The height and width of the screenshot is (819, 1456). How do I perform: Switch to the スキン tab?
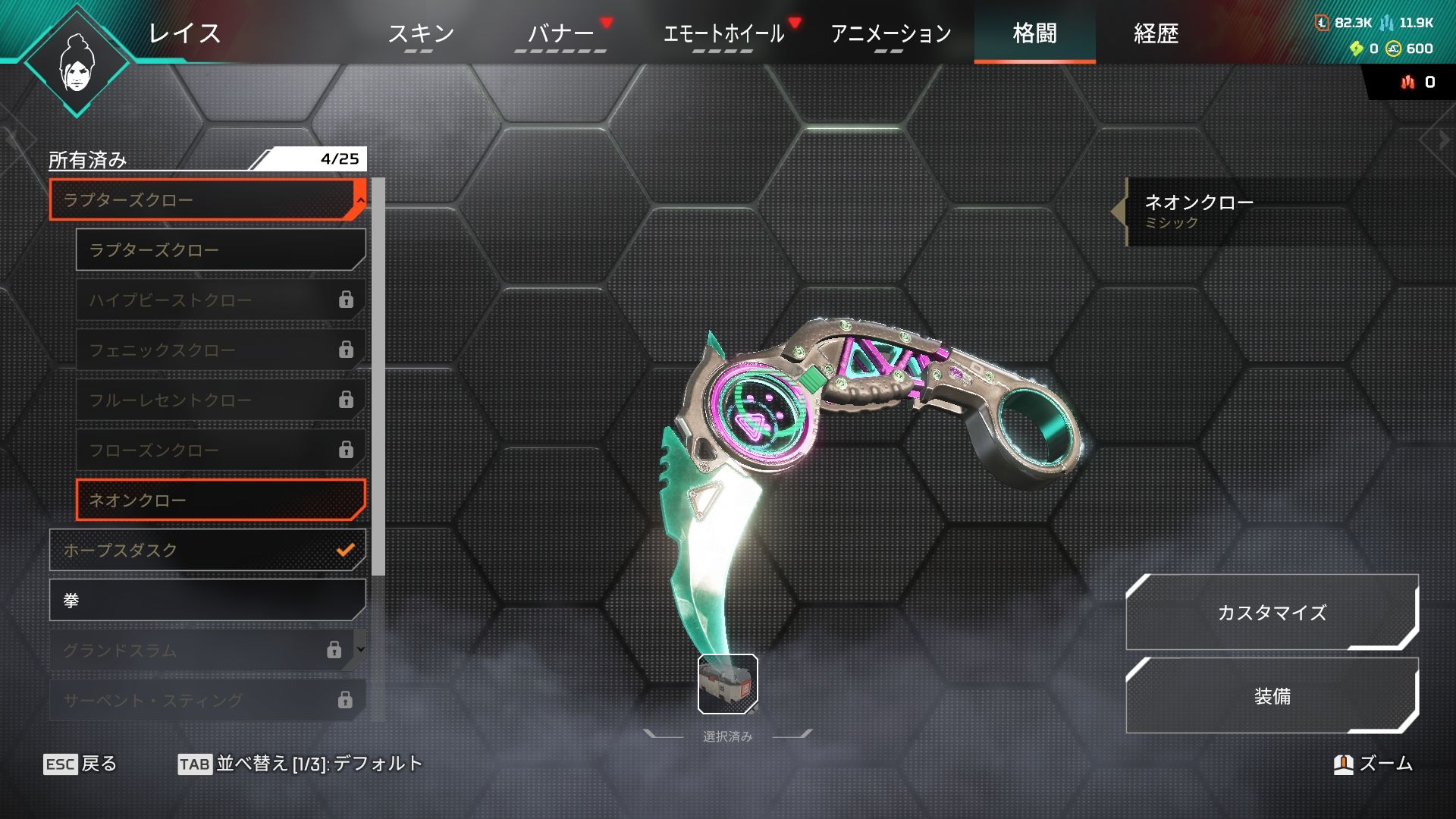420,33
